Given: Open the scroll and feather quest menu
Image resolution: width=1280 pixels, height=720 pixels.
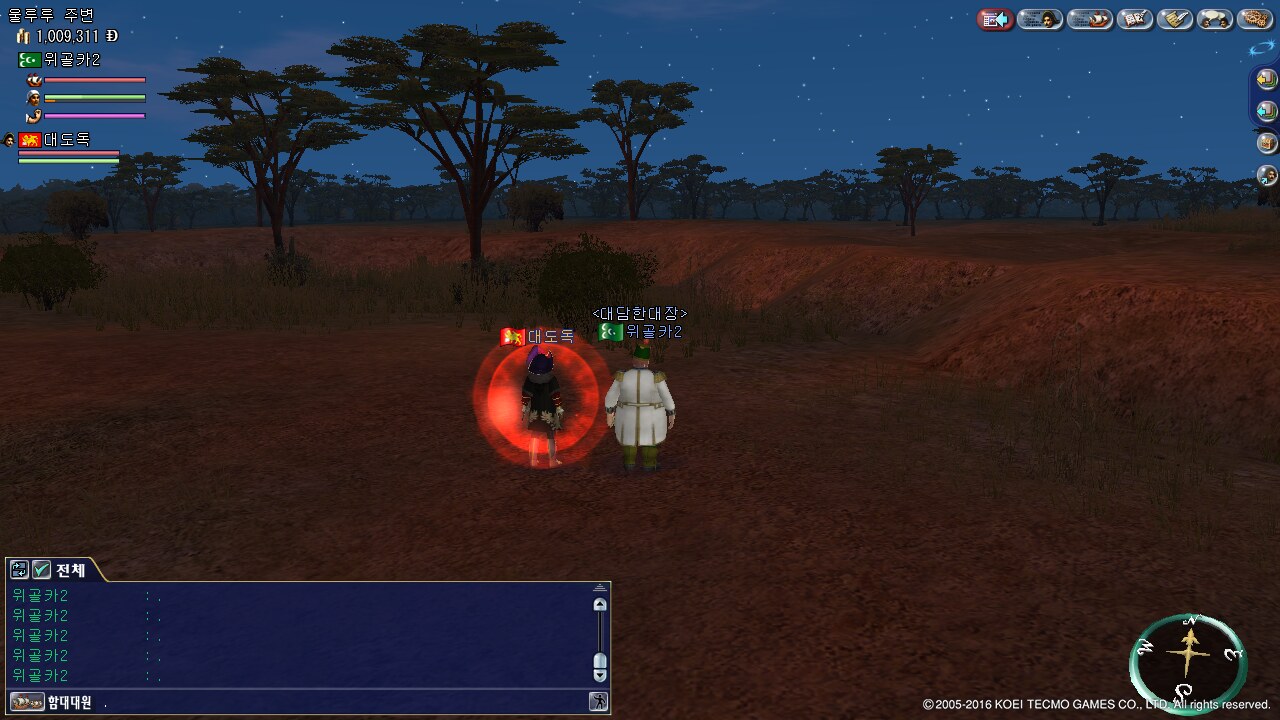Looking at the screenshot, I should (1175, 19).
